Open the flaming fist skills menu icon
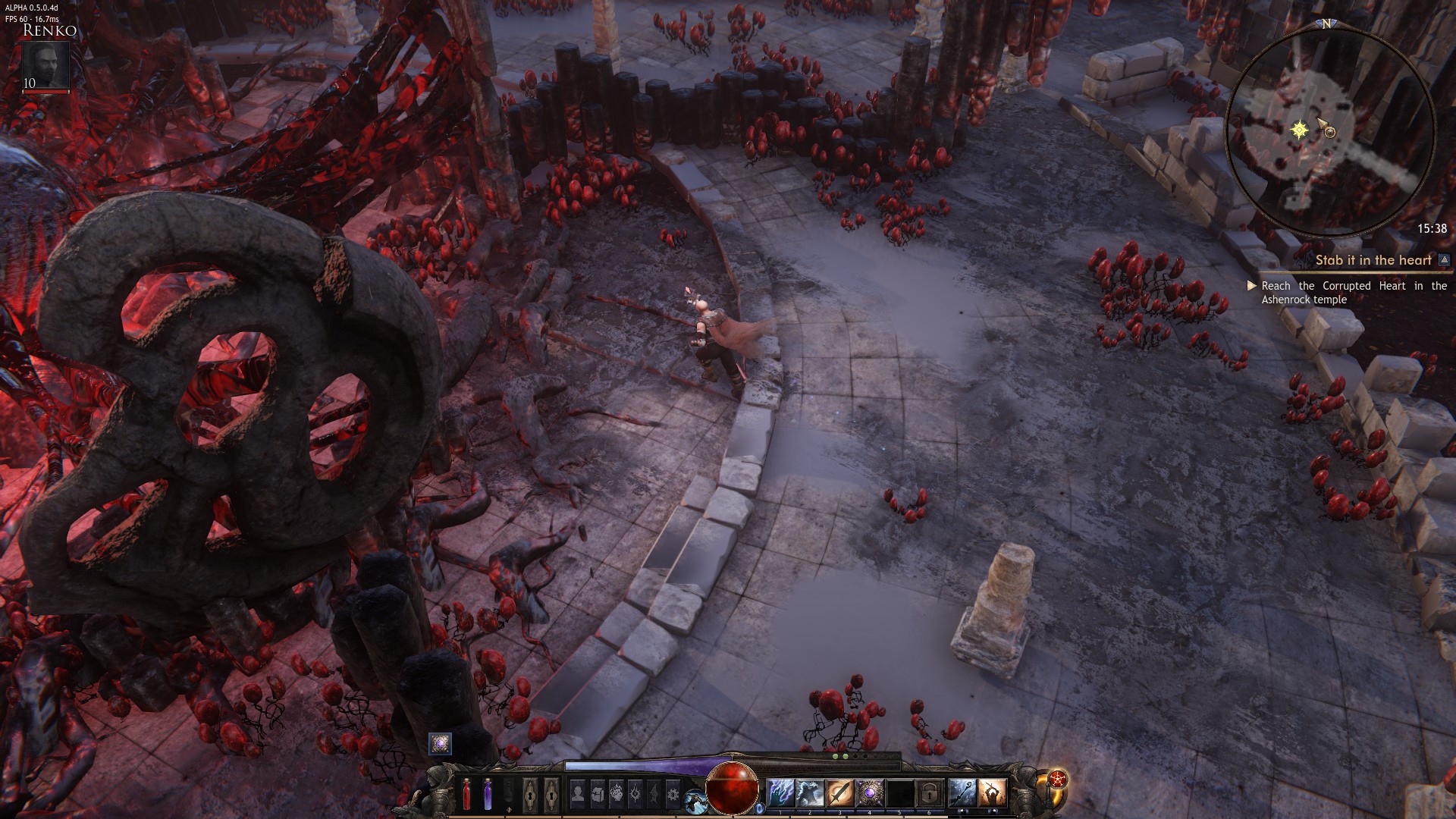This screenshot has height=819, width=1456. coord(617,793)
